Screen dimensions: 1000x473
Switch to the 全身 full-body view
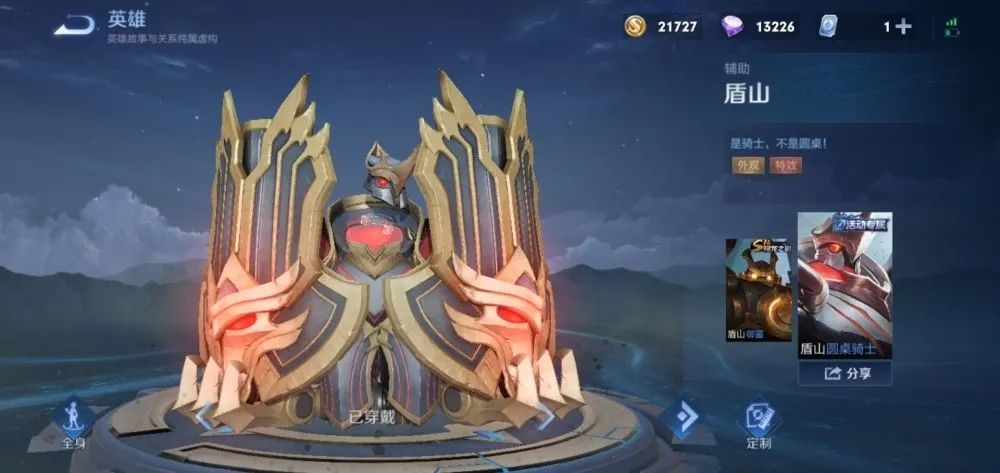[x=73, y=422]
